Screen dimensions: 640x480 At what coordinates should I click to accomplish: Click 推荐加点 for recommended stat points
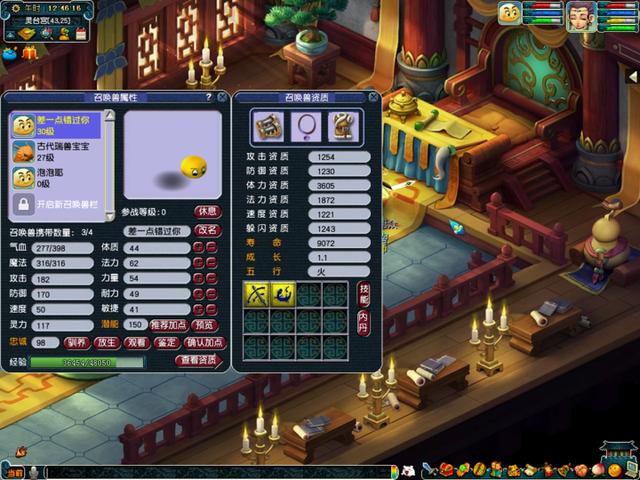tap(169, 325)
